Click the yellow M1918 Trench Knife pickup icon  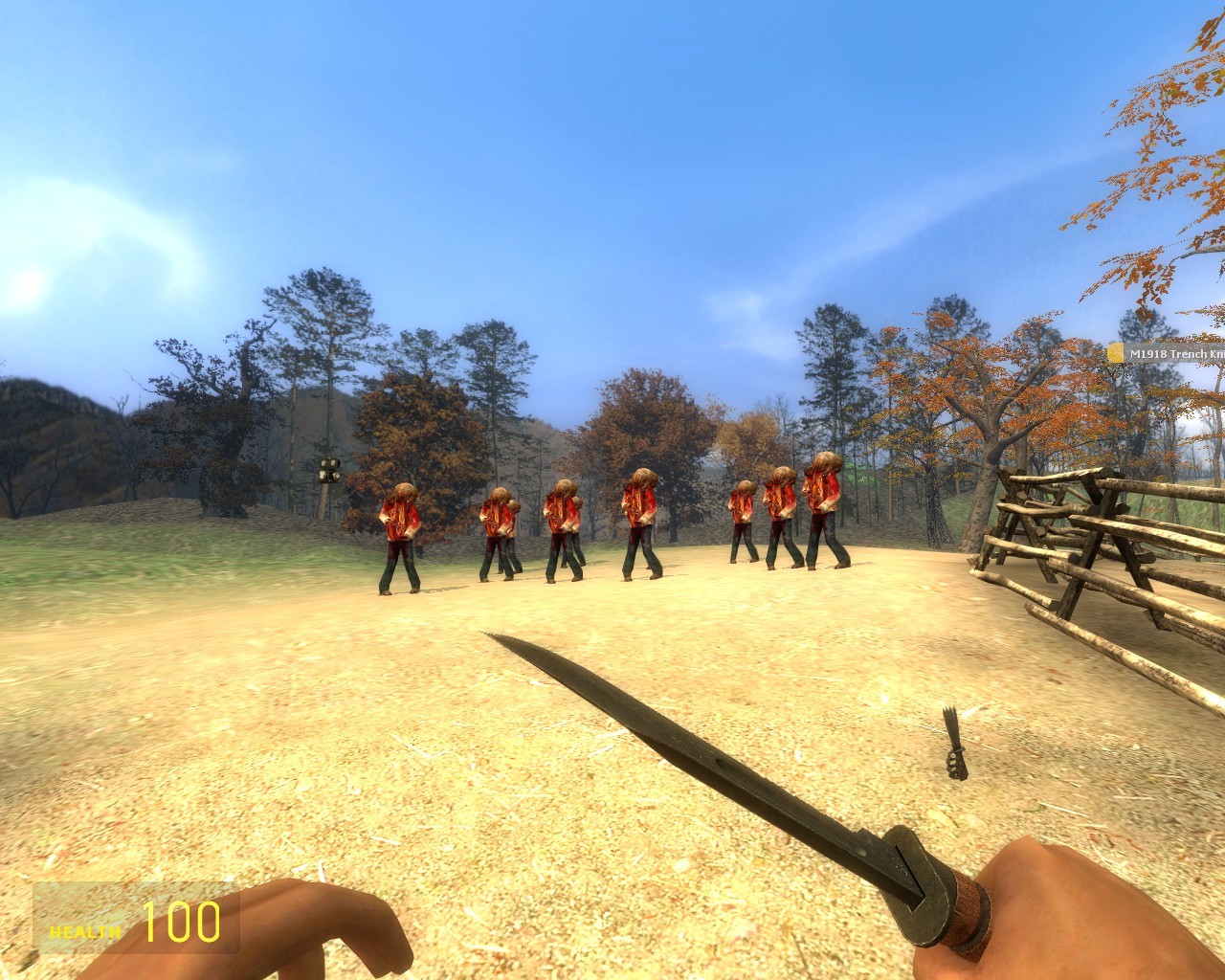point(1116,352)
